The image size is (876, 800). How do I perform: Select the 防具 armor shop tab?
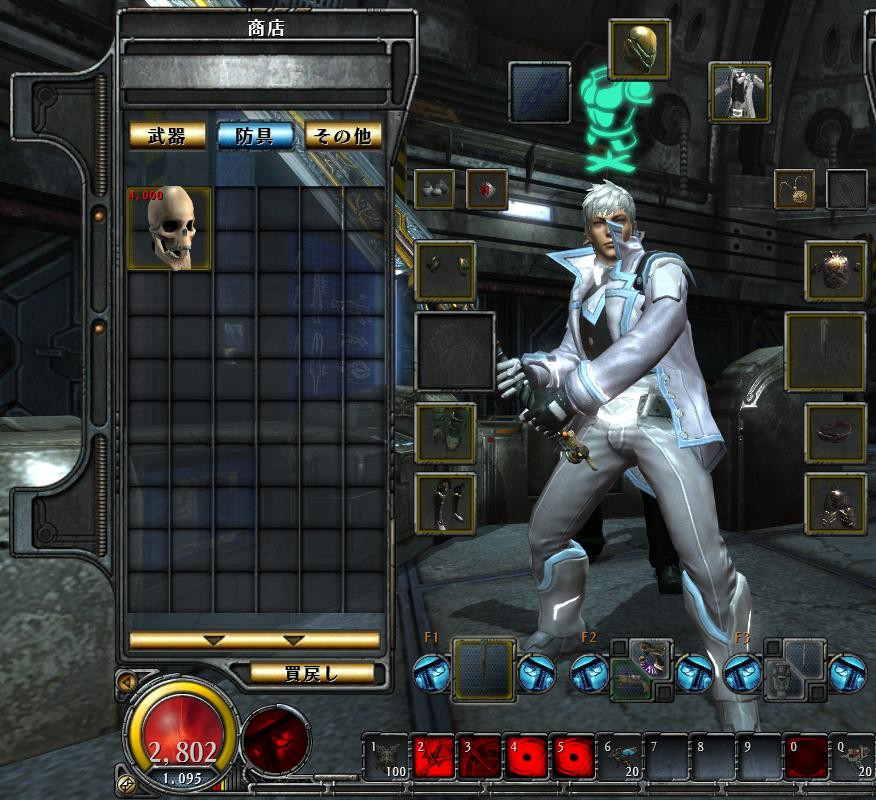tap(255, 136)
